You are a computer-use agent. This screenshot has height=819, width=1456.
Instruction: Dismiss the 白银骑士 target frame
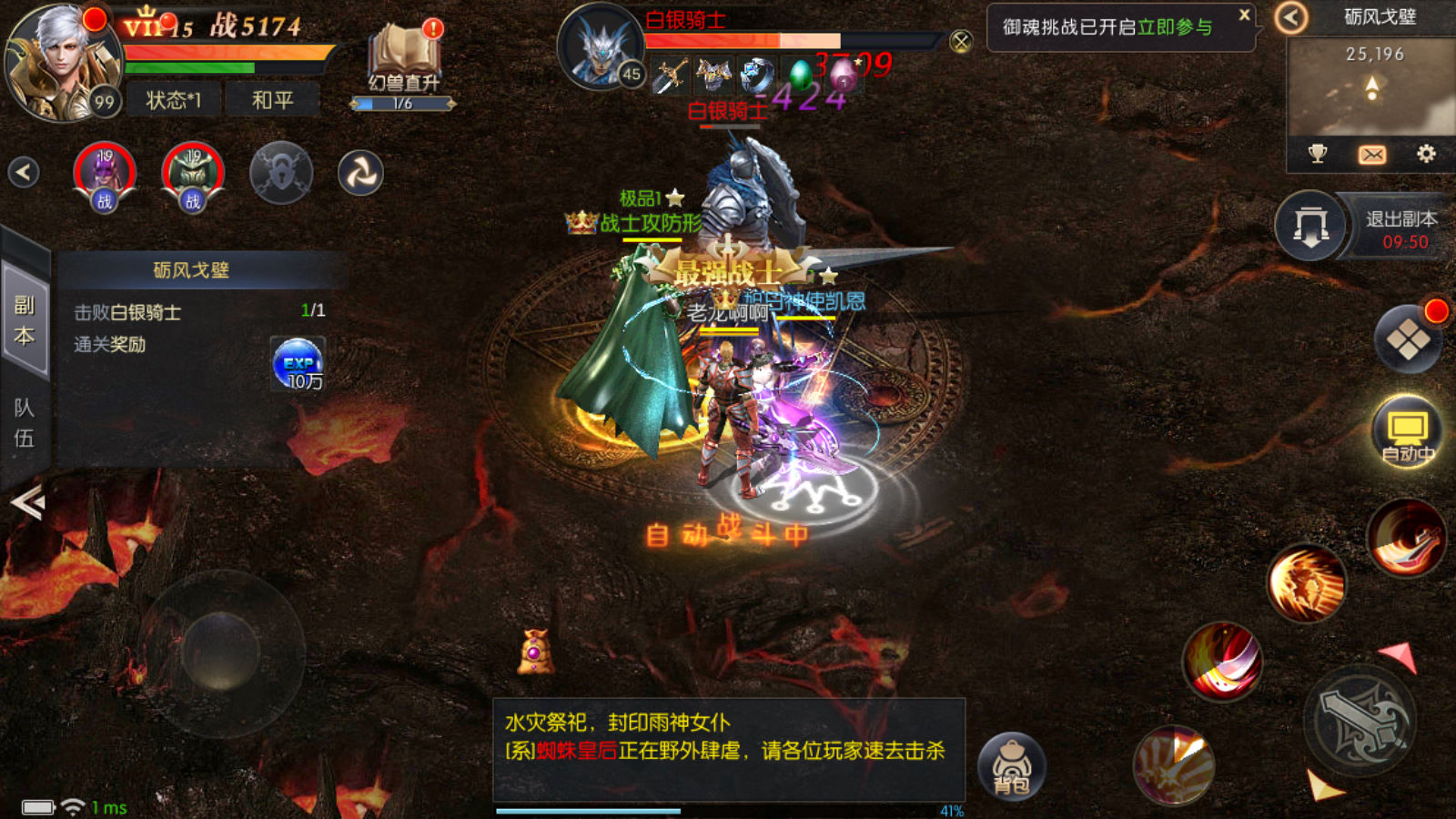pyautogui.click(x=961, y=41)
